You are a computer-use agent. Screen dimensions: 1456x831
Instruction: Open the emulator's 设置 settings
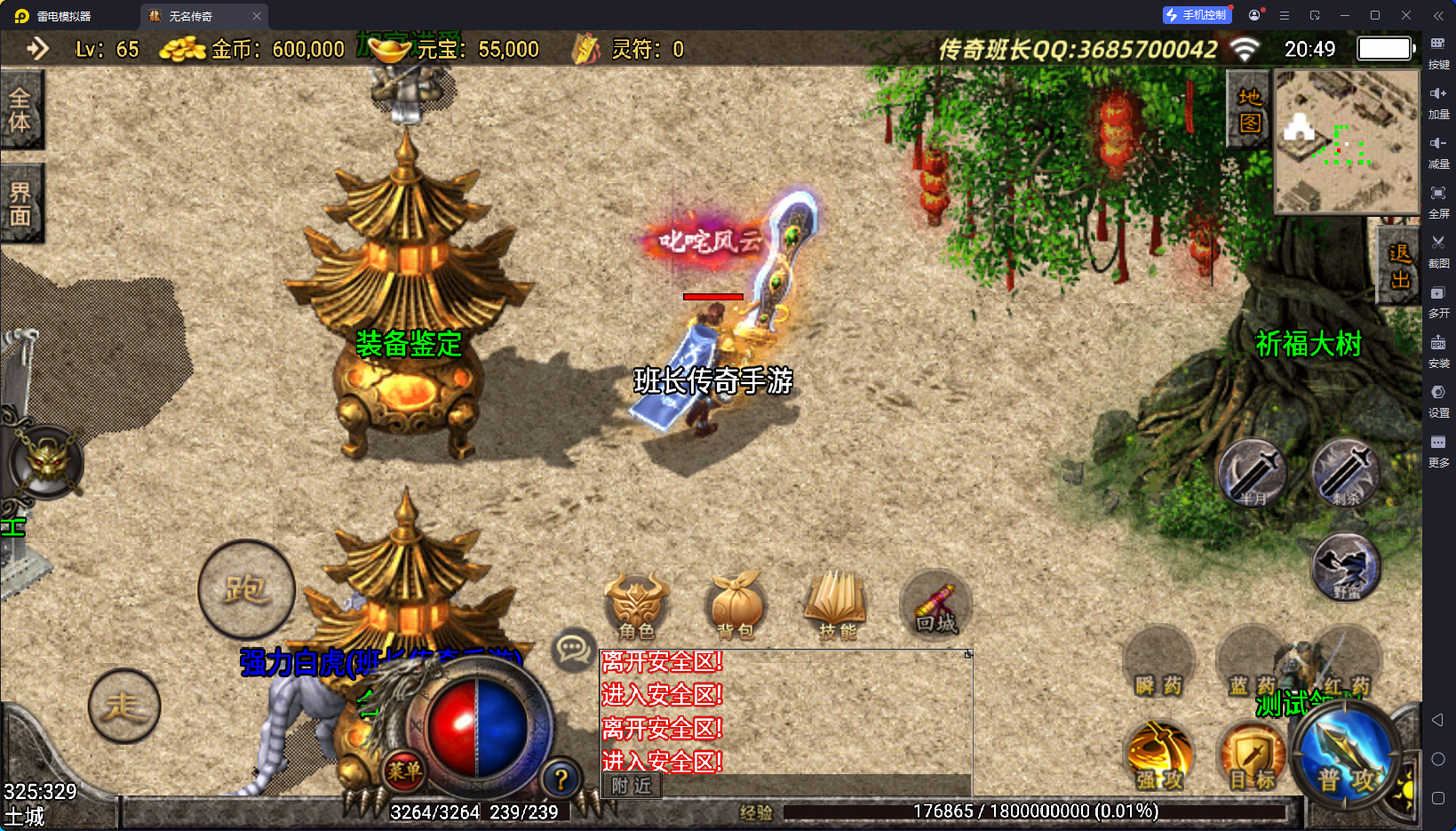(1438, 398)
